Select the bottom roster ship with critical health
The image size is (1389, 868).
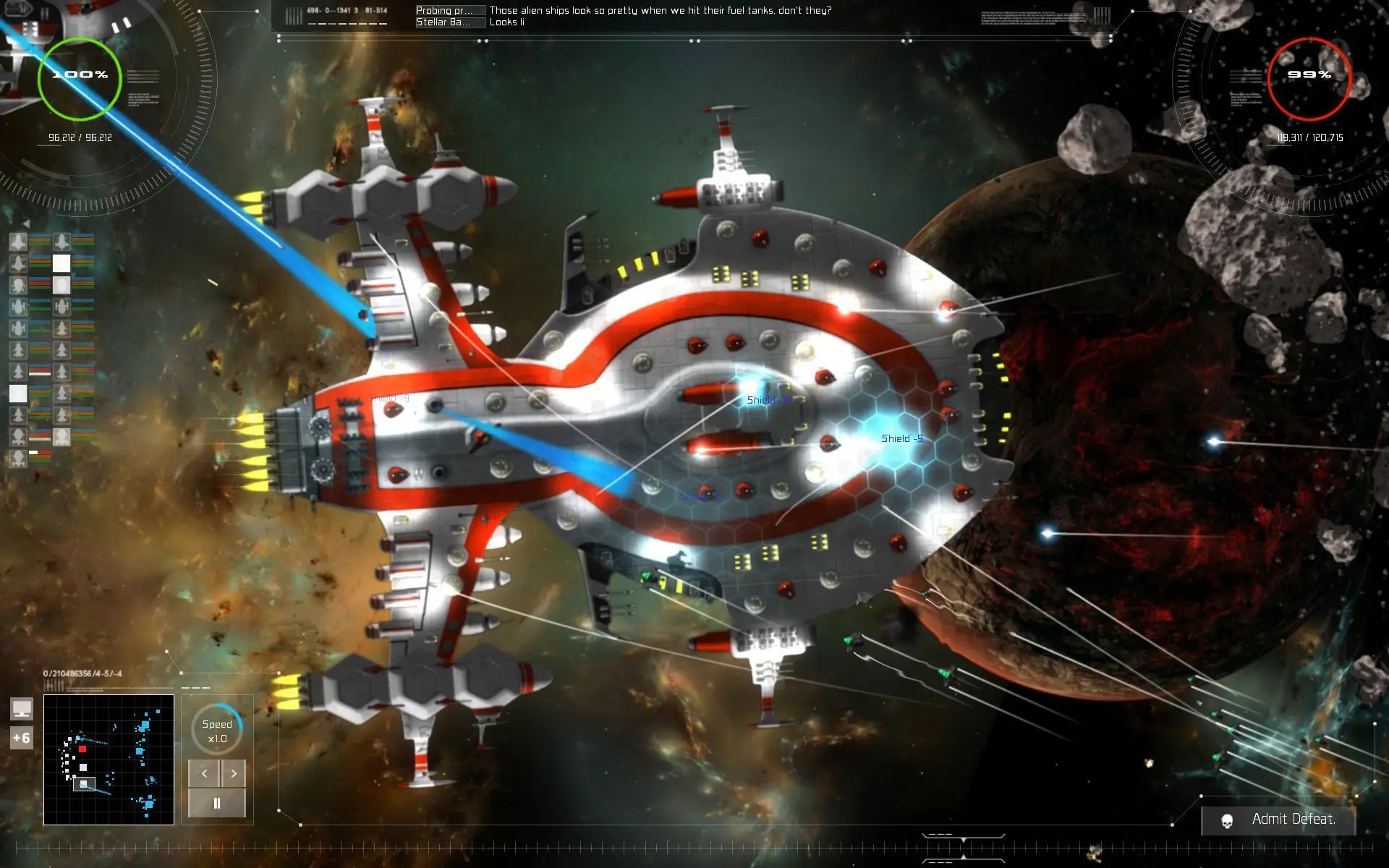[19, 458]
